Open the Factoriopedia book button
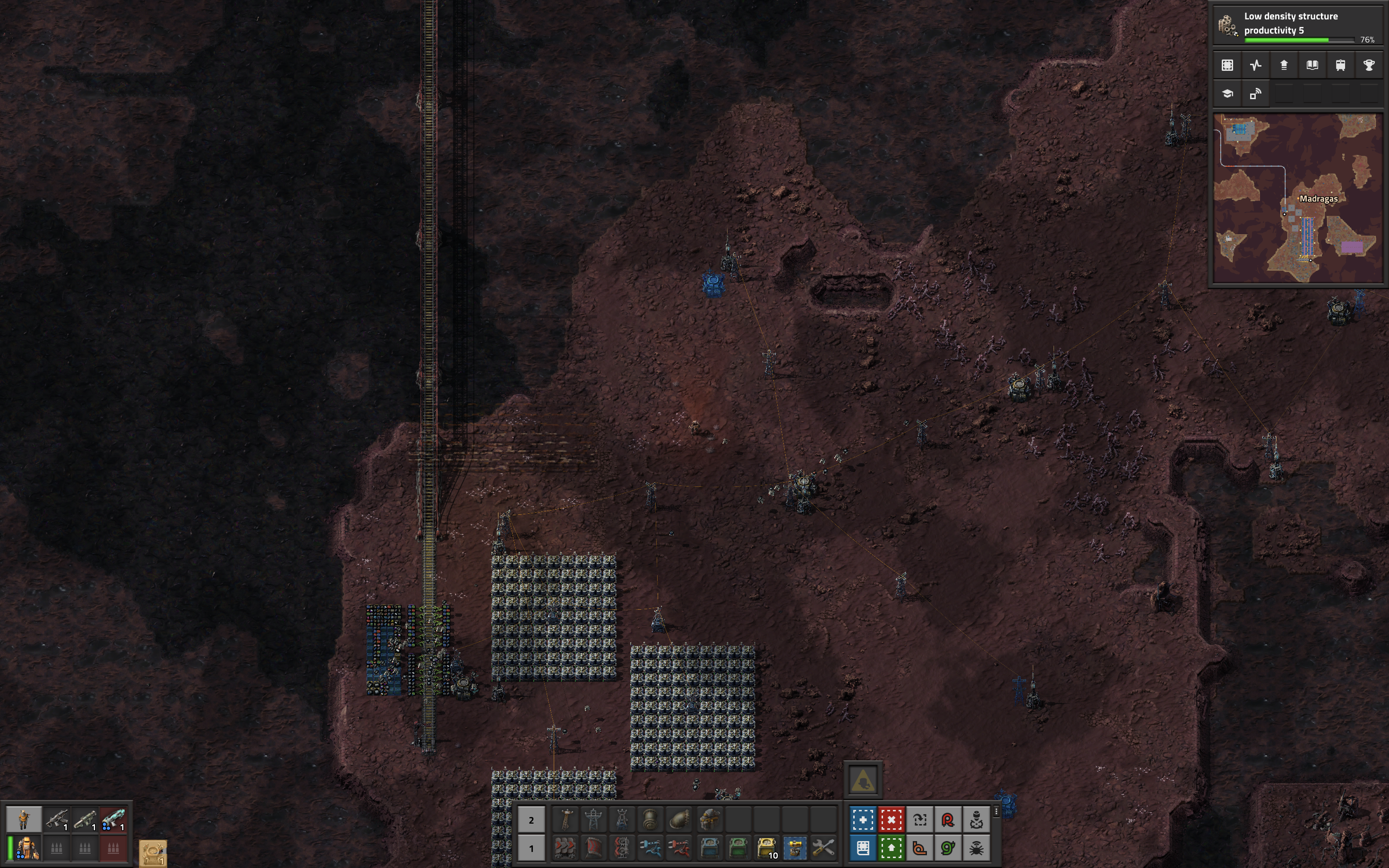Screen dimensions: 1389x868 (1312, 66)
